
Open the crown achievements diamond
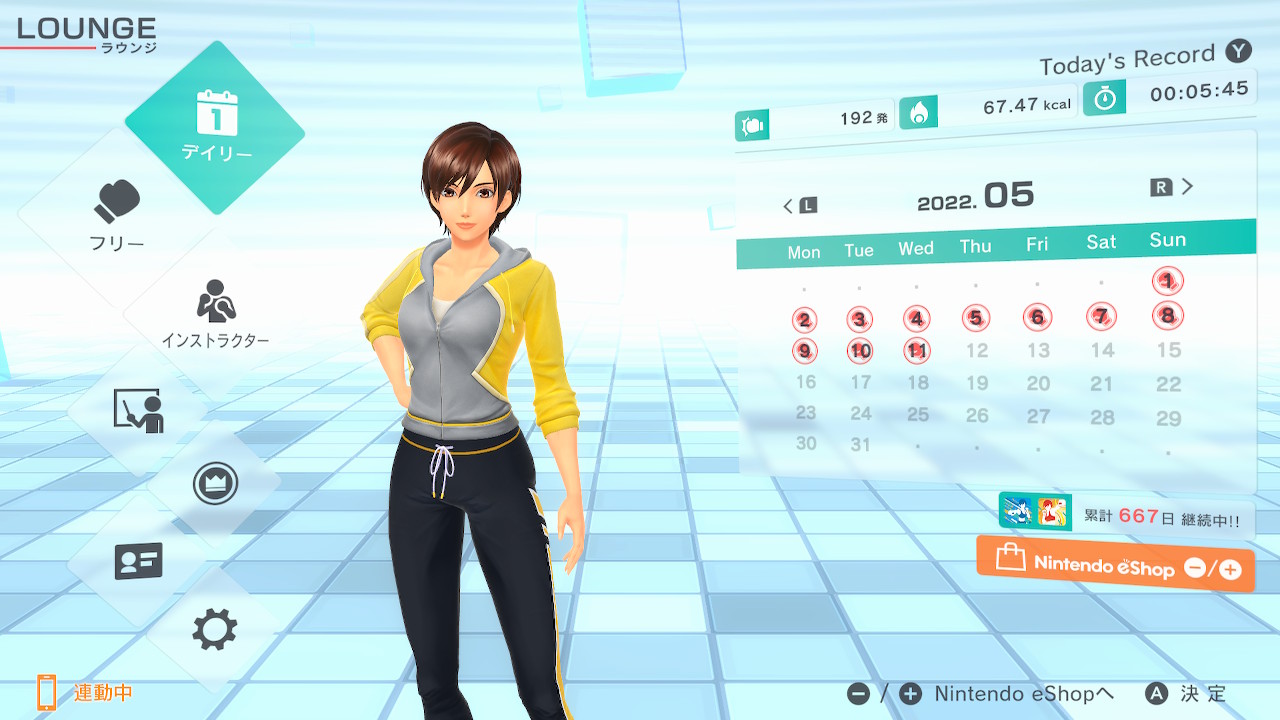point(215,485)
